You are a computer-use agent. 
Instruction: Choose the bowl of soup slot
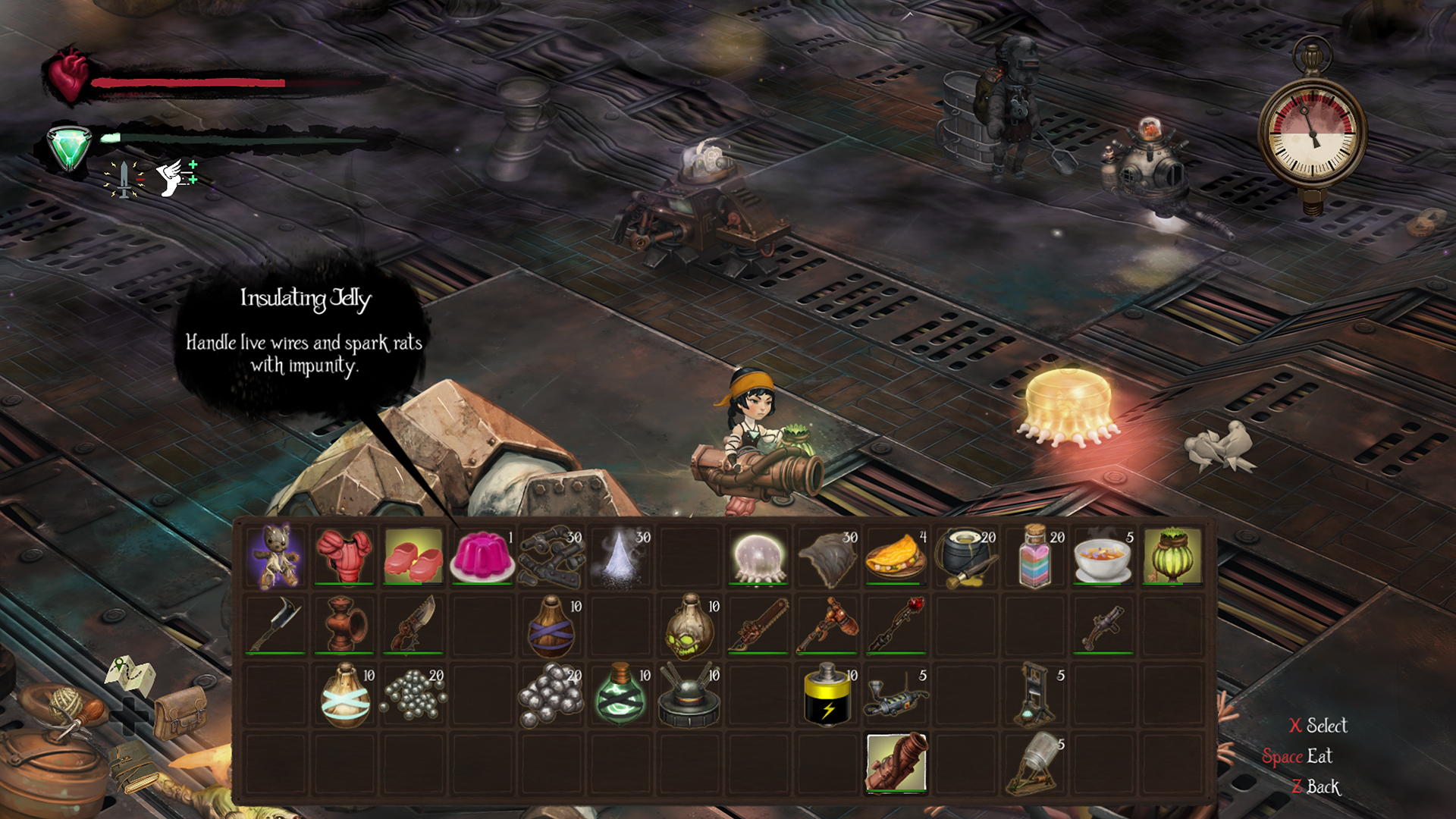coord(1103,557)
